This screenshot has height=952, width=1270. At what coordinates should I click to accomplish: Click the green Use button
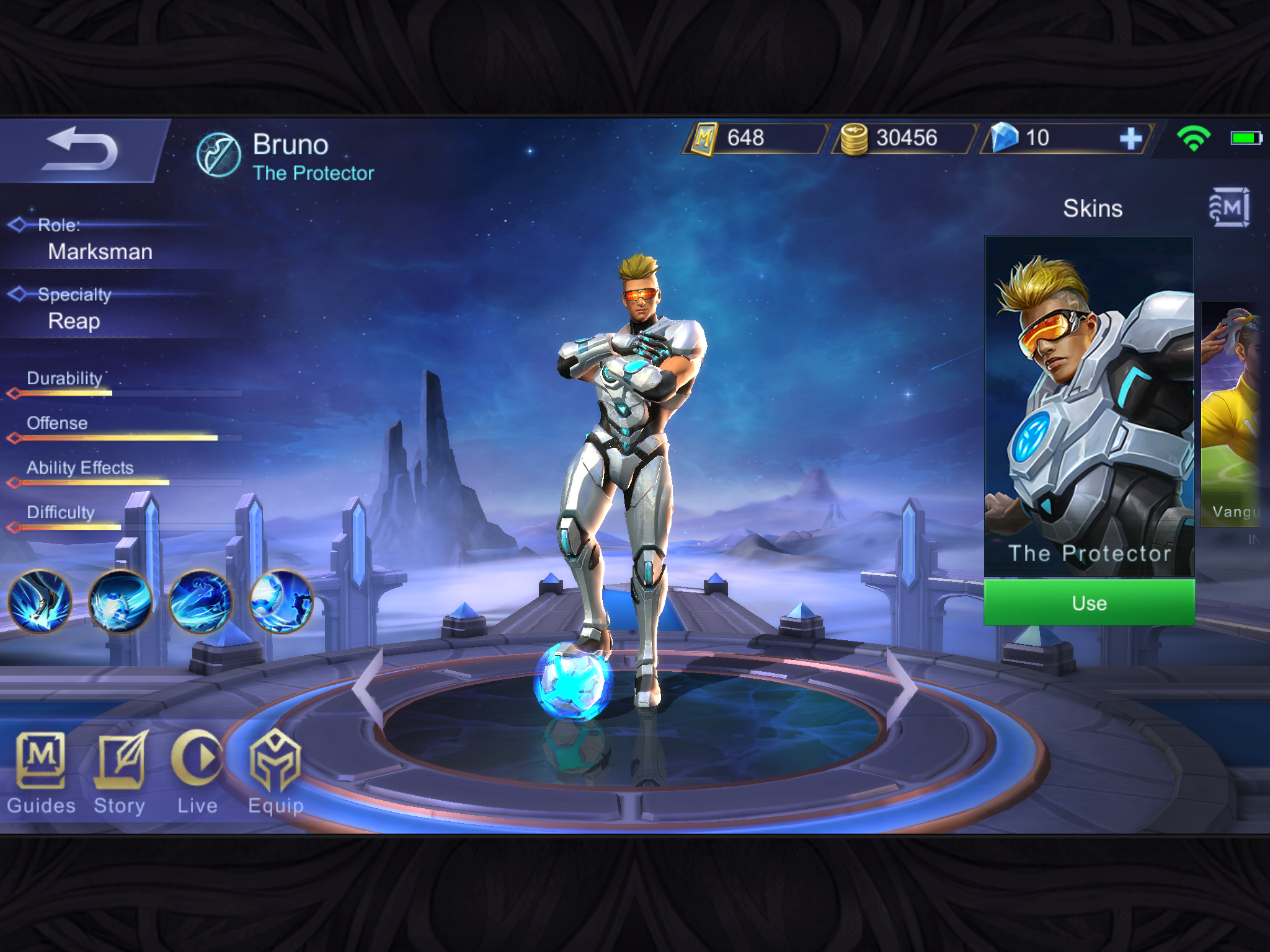click(1089, 602)
